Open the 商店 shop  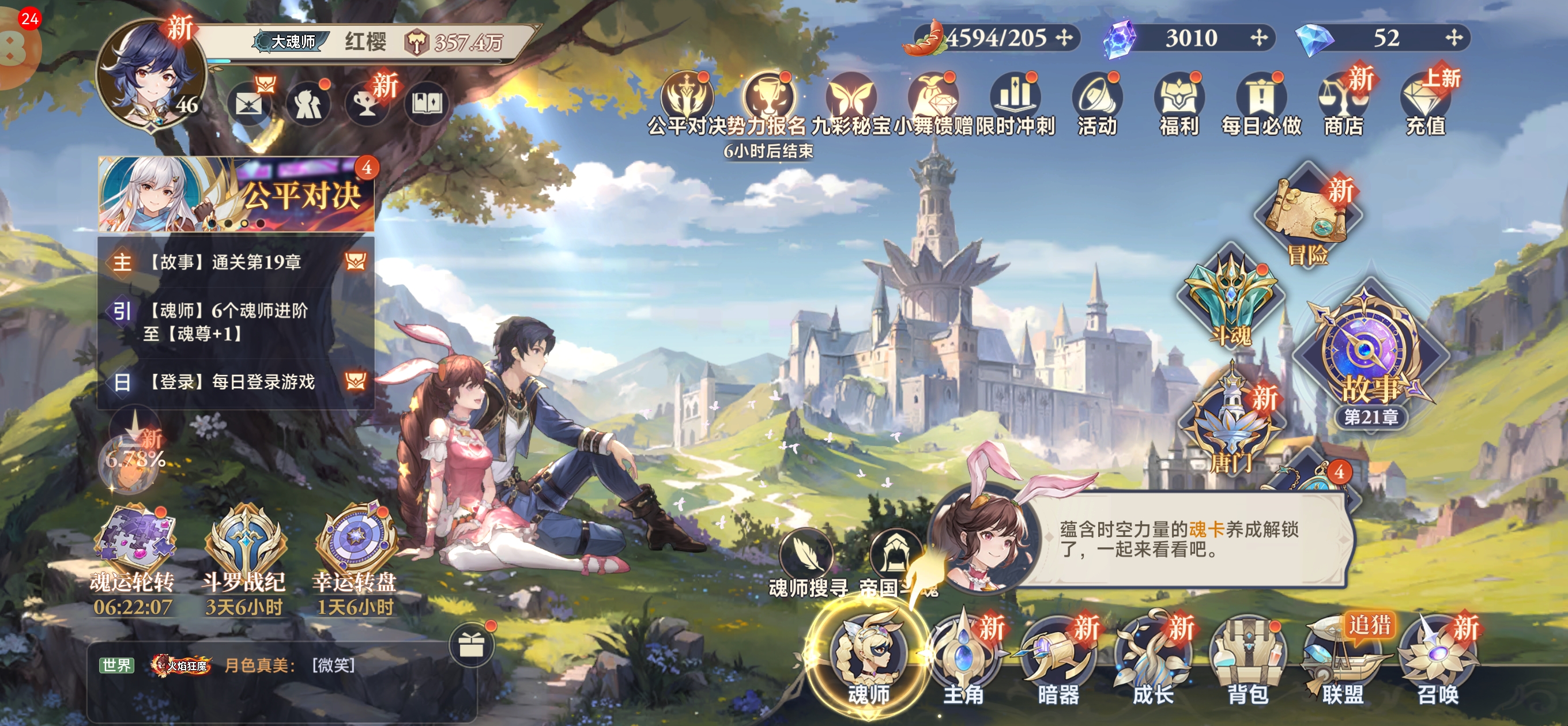pyautogui.click(x=1343, y=104)
